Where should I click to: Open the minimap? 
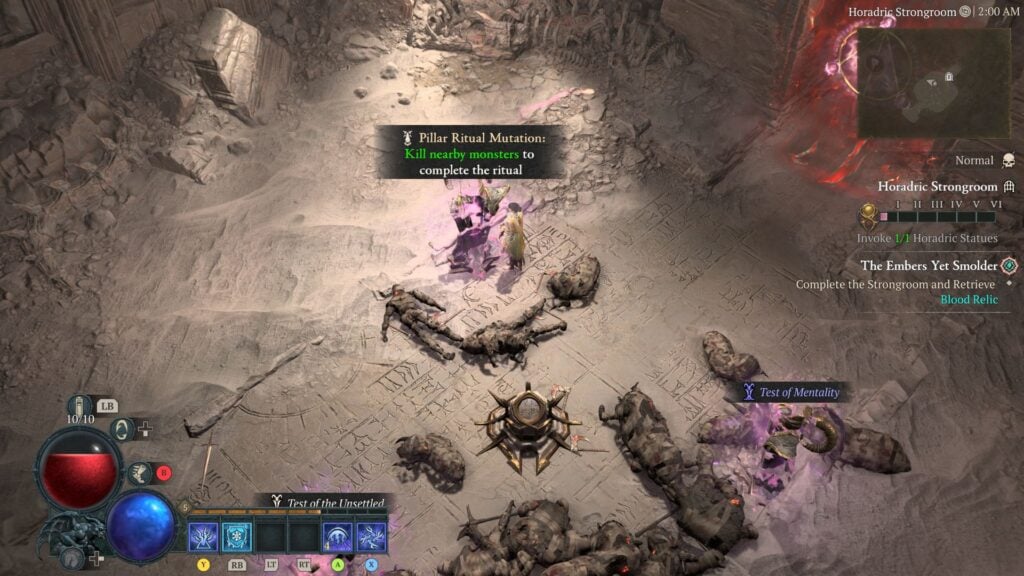917,81
